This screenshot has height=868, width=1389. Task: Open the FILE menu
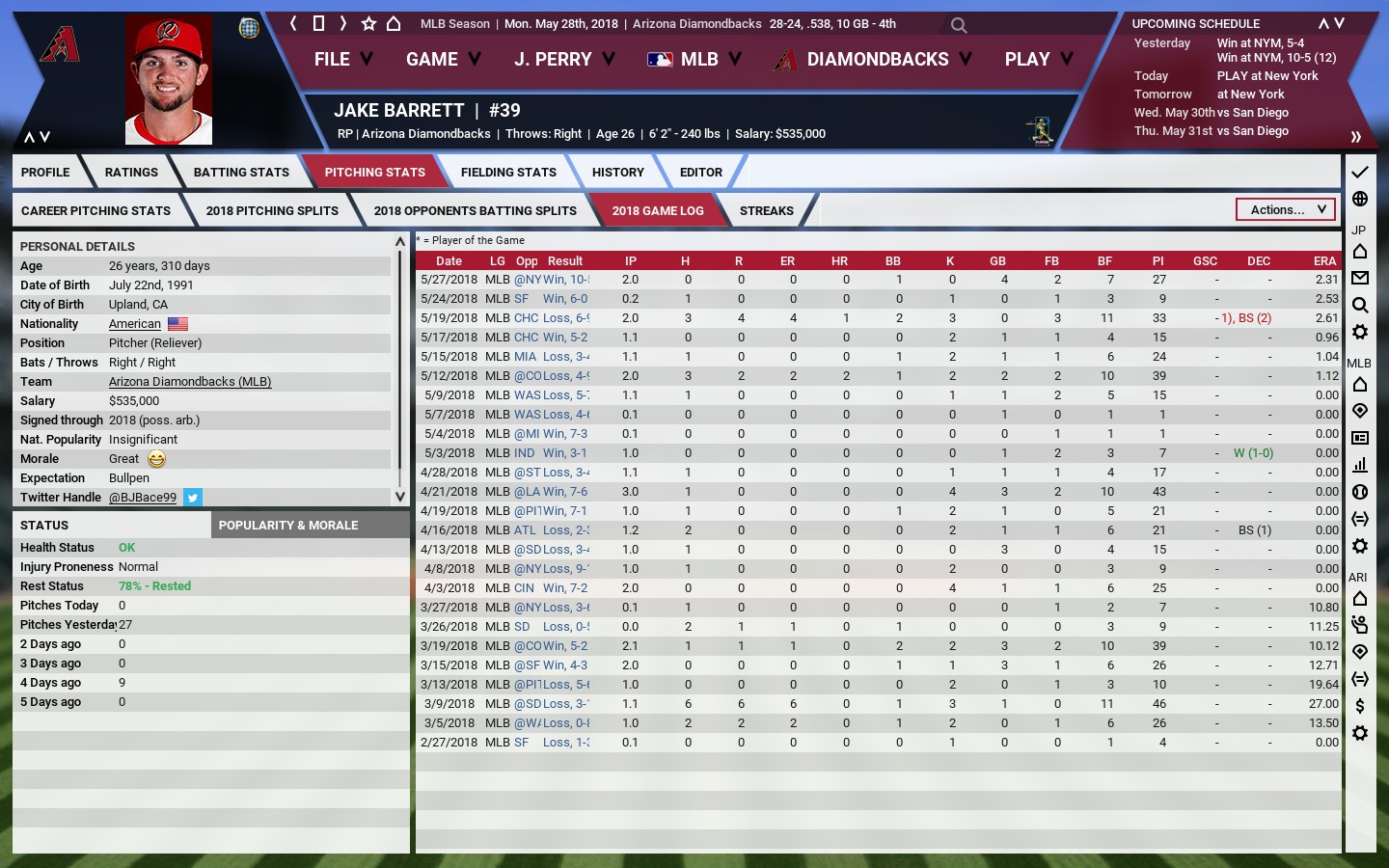pos(342,60)
